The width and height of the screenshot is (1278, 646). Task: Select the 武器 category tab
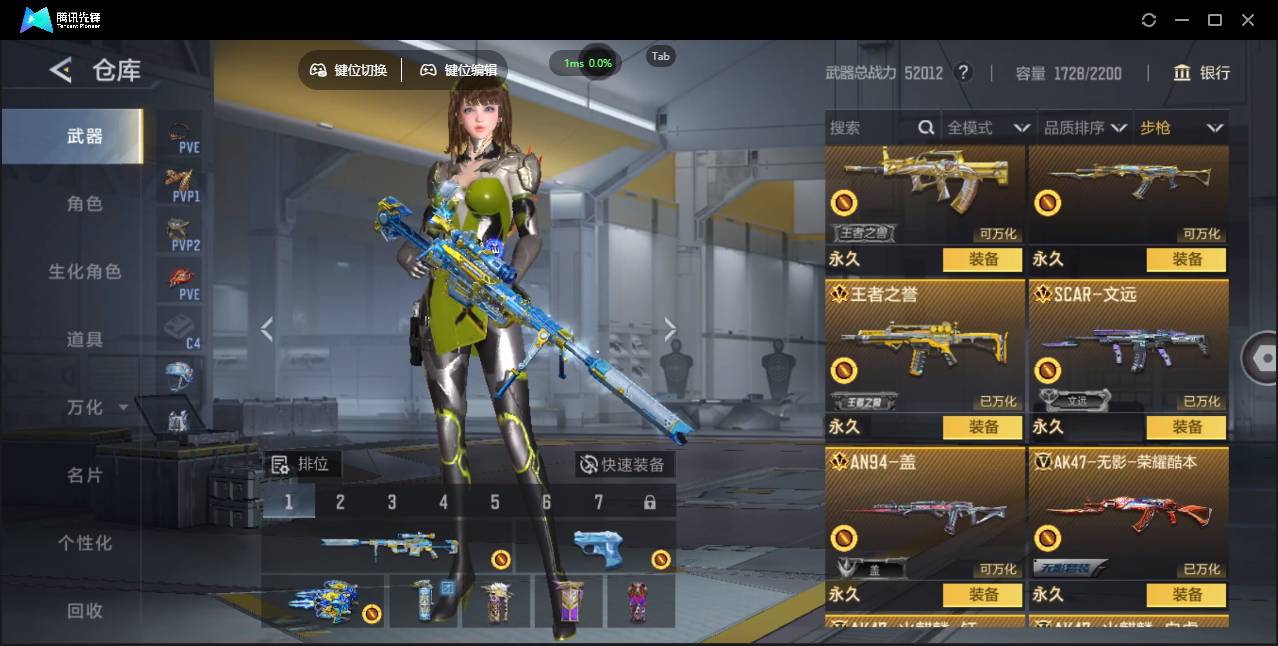coord(85,136)
